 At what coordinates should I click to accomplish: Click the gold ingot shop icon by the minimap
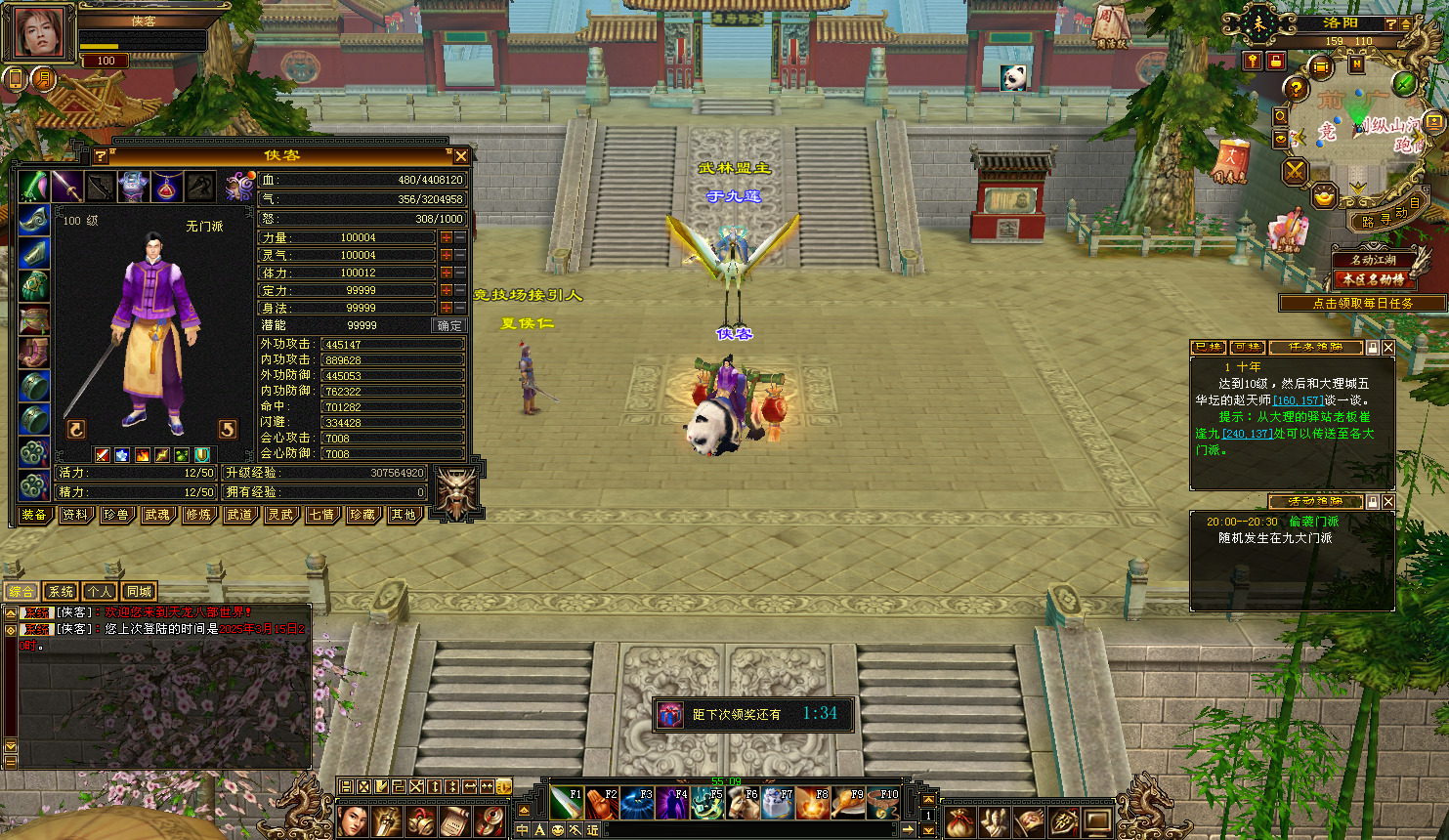coord(1324,197)
